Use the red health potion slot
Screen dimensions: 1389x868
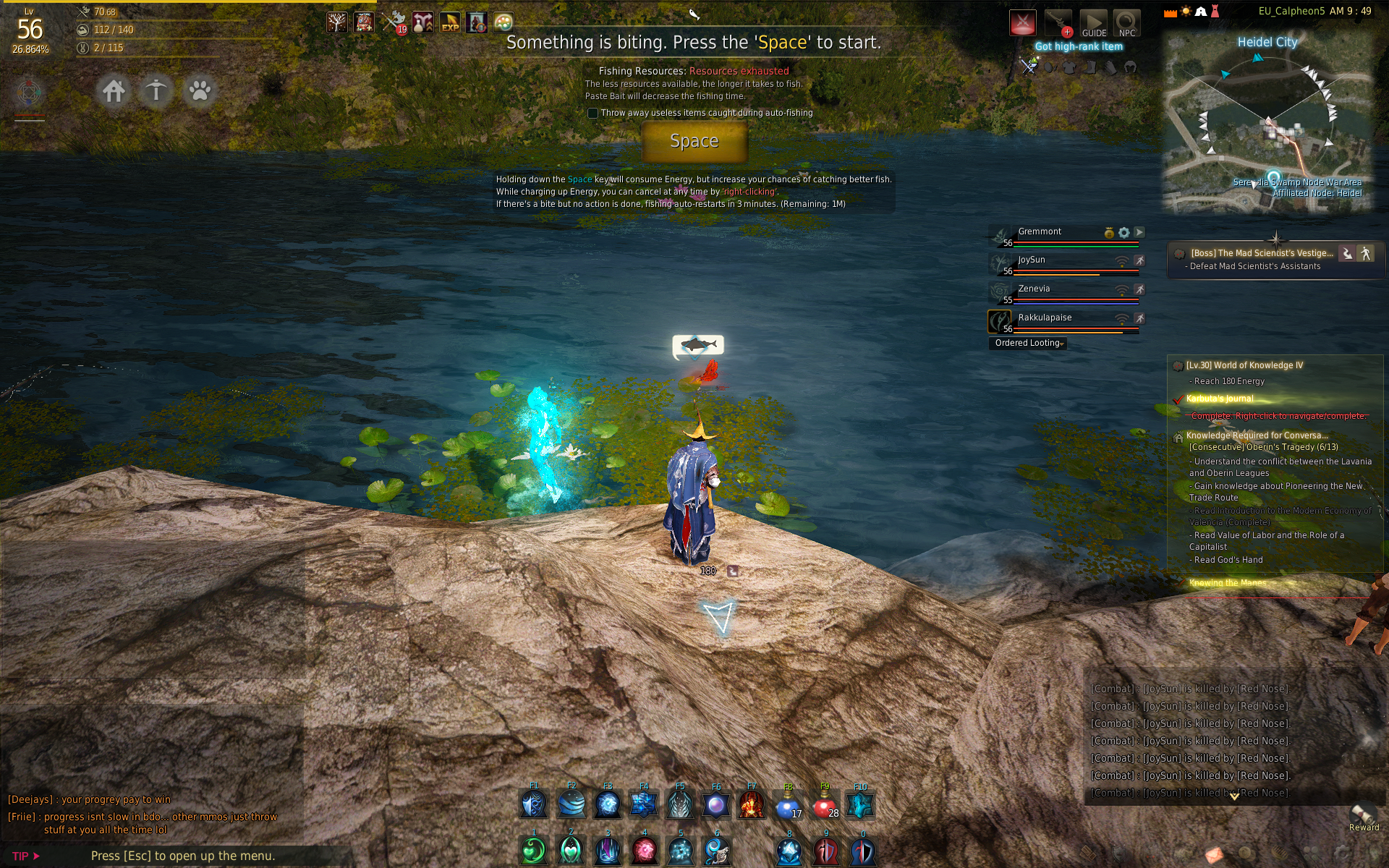(x=825, y=804)
